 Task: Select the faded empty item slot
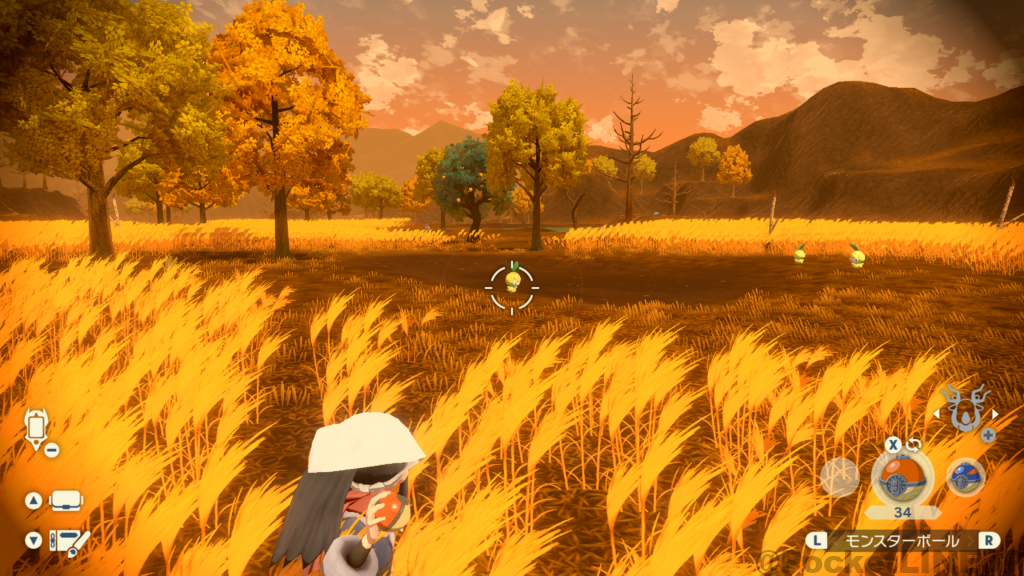[x=839, y=477]
